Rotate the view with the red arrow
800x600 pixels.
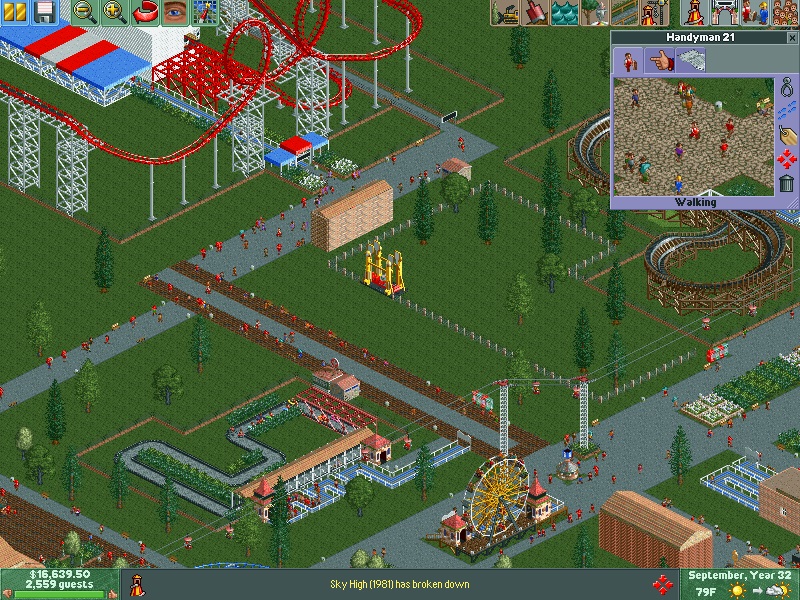146,12
